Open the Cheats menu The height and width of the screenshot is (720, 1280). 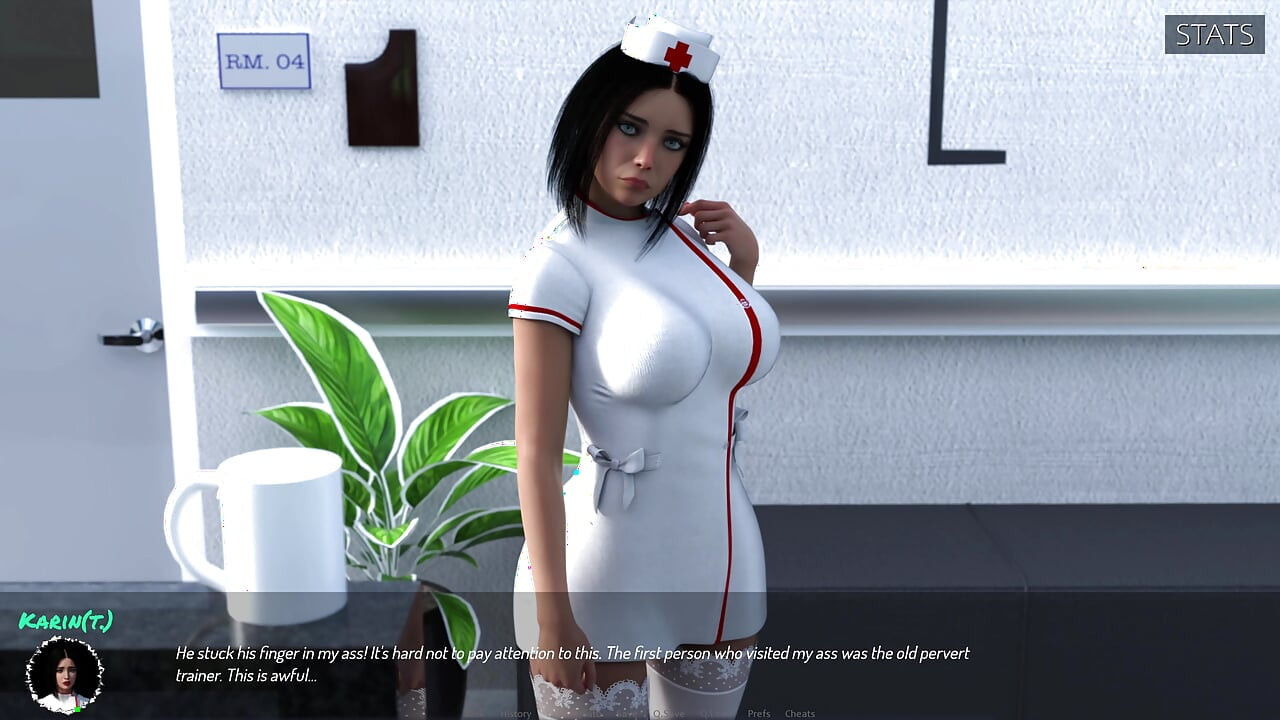click(x=800, y=713)
